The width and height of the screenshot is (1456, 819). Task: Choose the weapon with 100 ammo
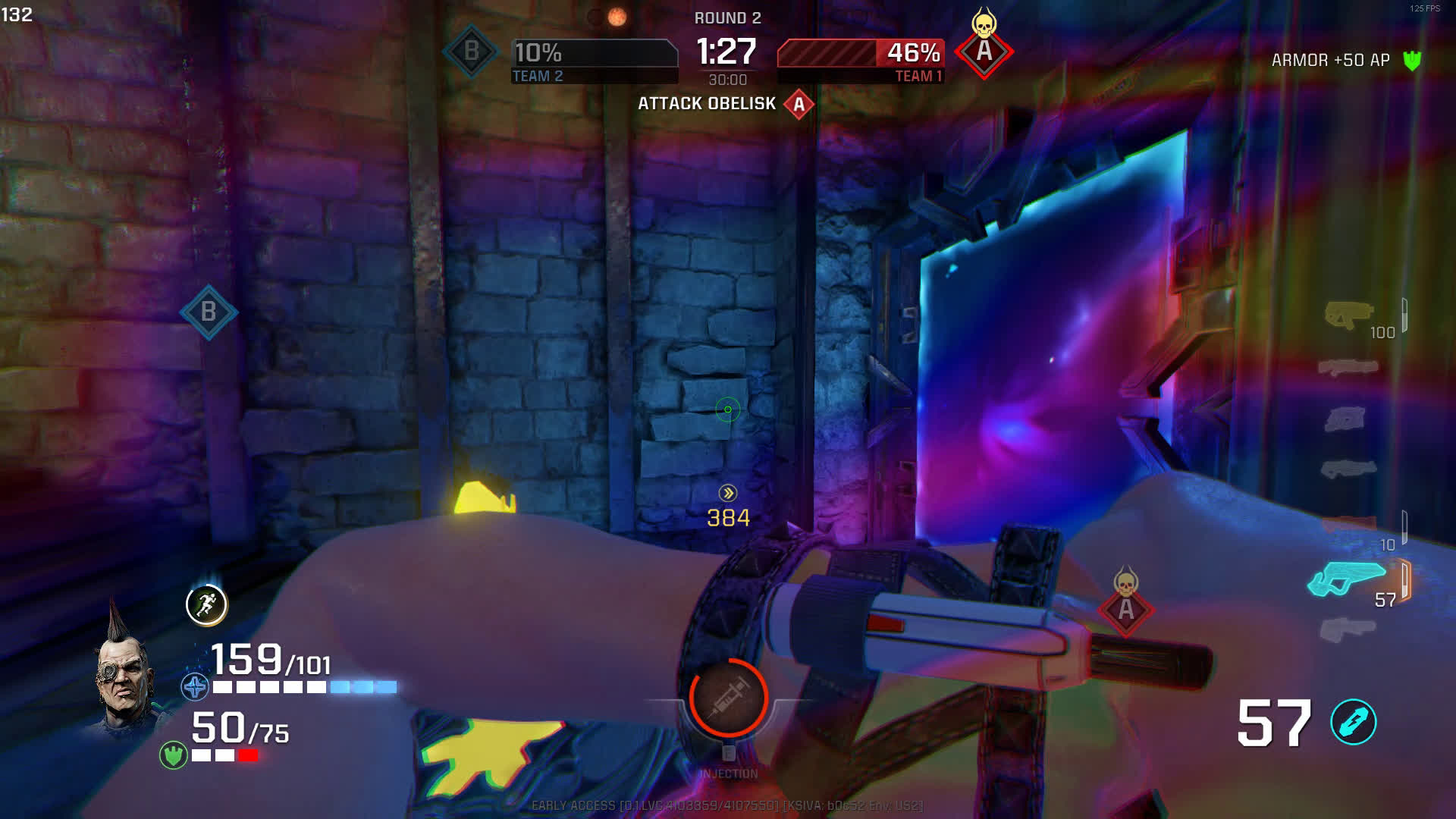(x=1348, y=315)
